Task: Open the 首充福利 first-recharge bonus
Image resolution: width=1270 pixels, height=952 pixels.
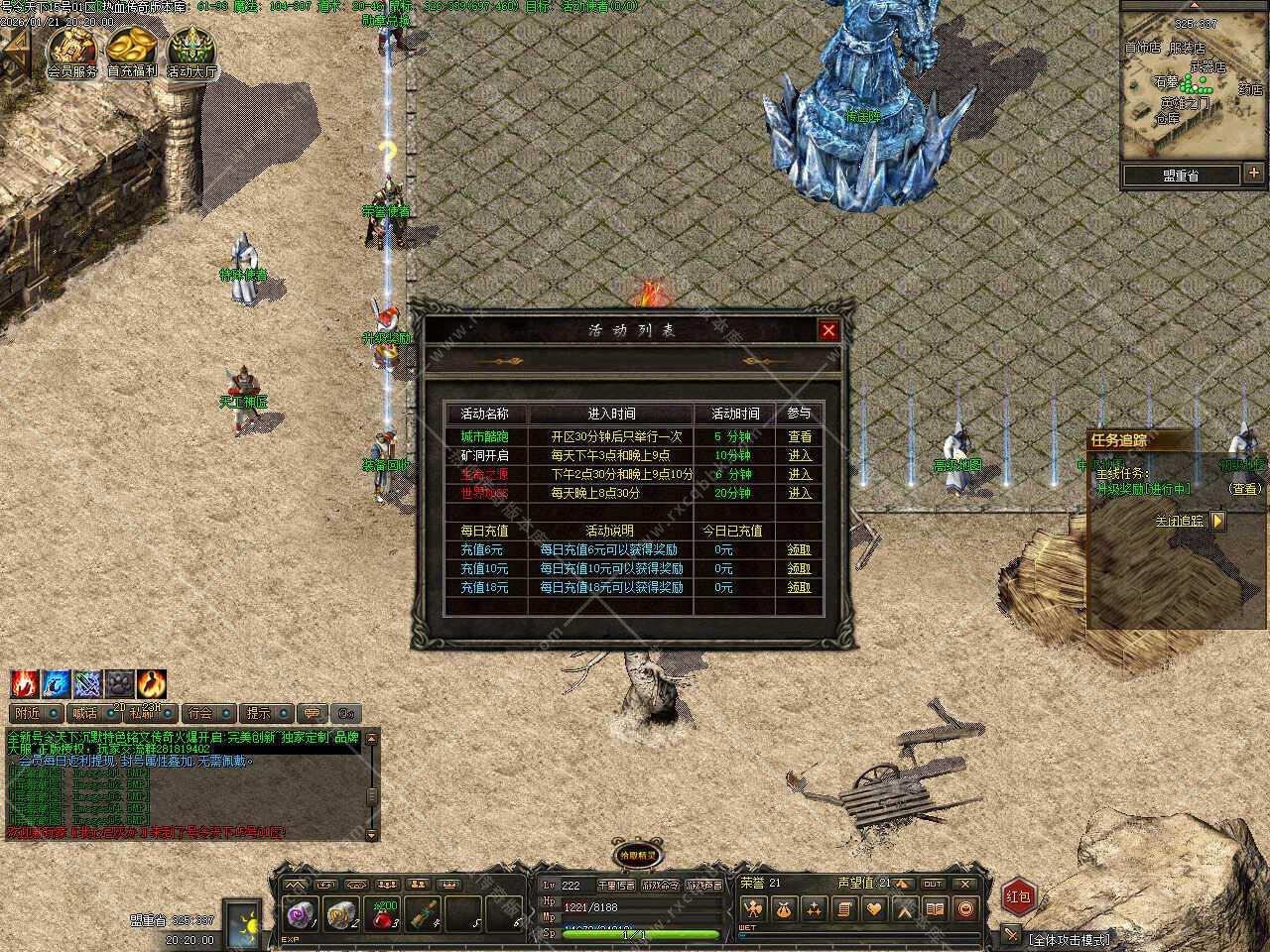Action: point(132,52)
